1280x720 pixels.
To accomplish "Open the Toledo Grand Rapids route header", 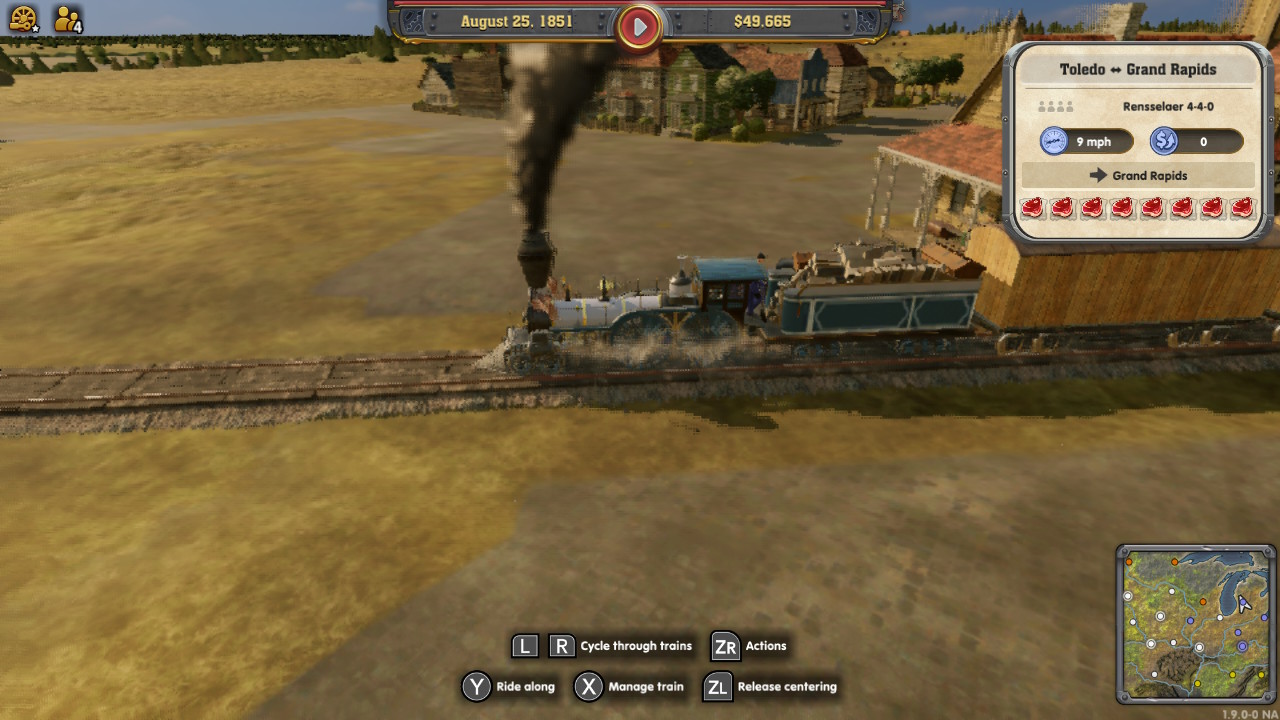I will pos(1139,69).
